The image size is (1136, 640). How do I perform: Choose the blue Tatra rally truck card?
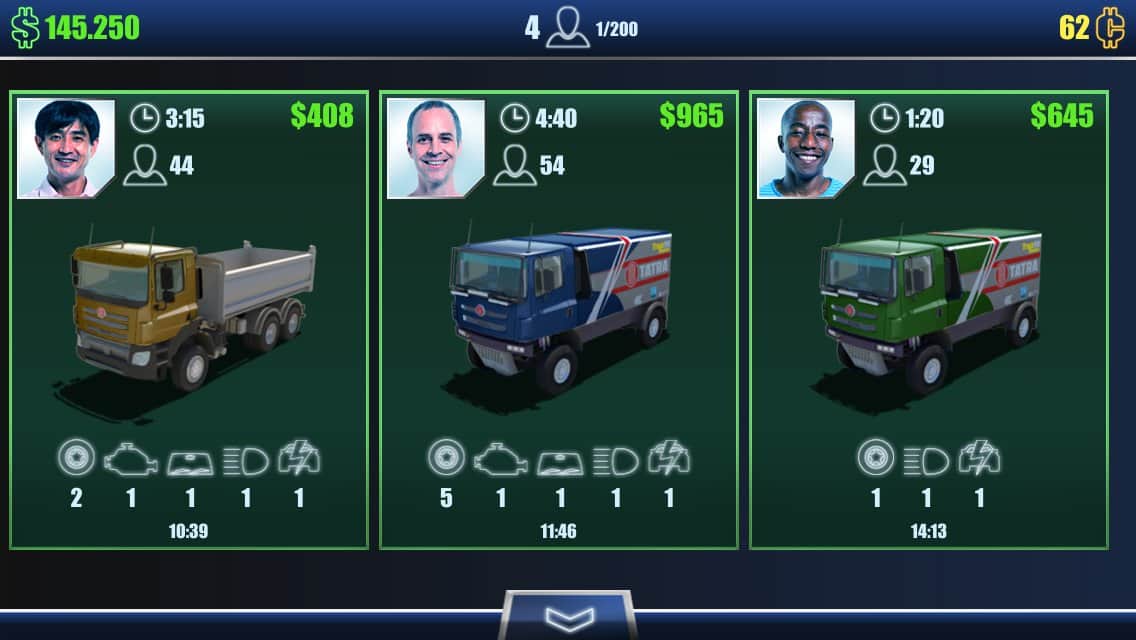click(558, 320)
